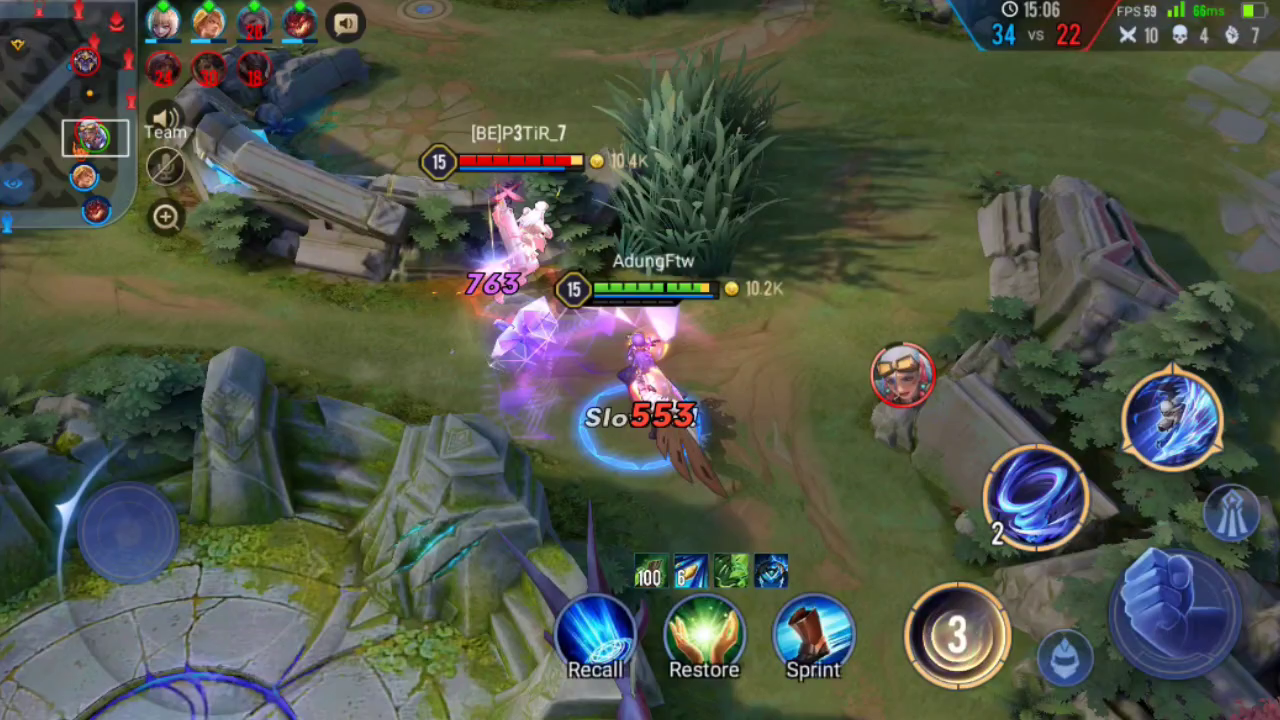The width and height of the screenshot is (1280, 720).
Task: Cast the cyclone skill with 2 charges
Action: [1036, 497]
